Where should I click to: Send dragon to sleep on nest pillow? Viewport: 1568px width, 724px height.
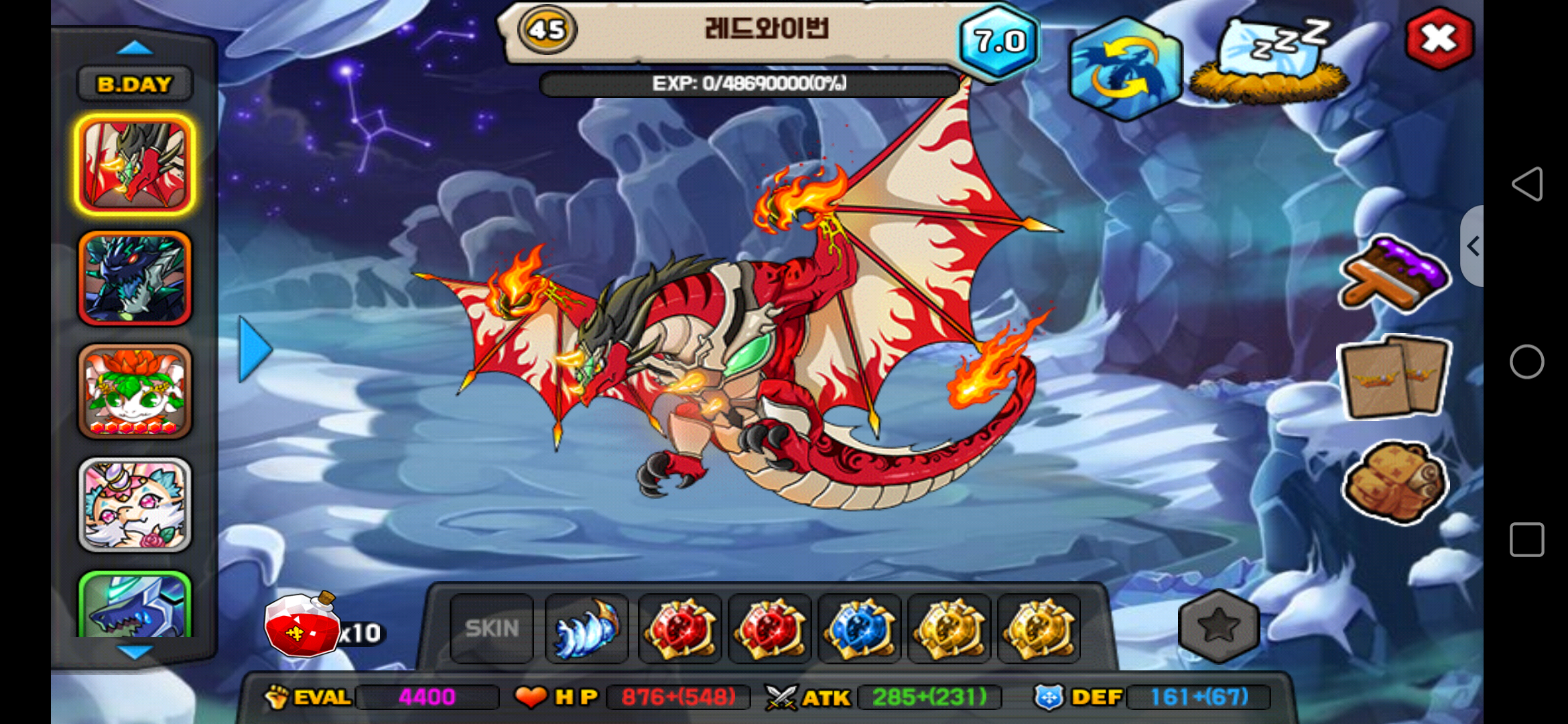pyautogui.click(x=1269, y=62)
